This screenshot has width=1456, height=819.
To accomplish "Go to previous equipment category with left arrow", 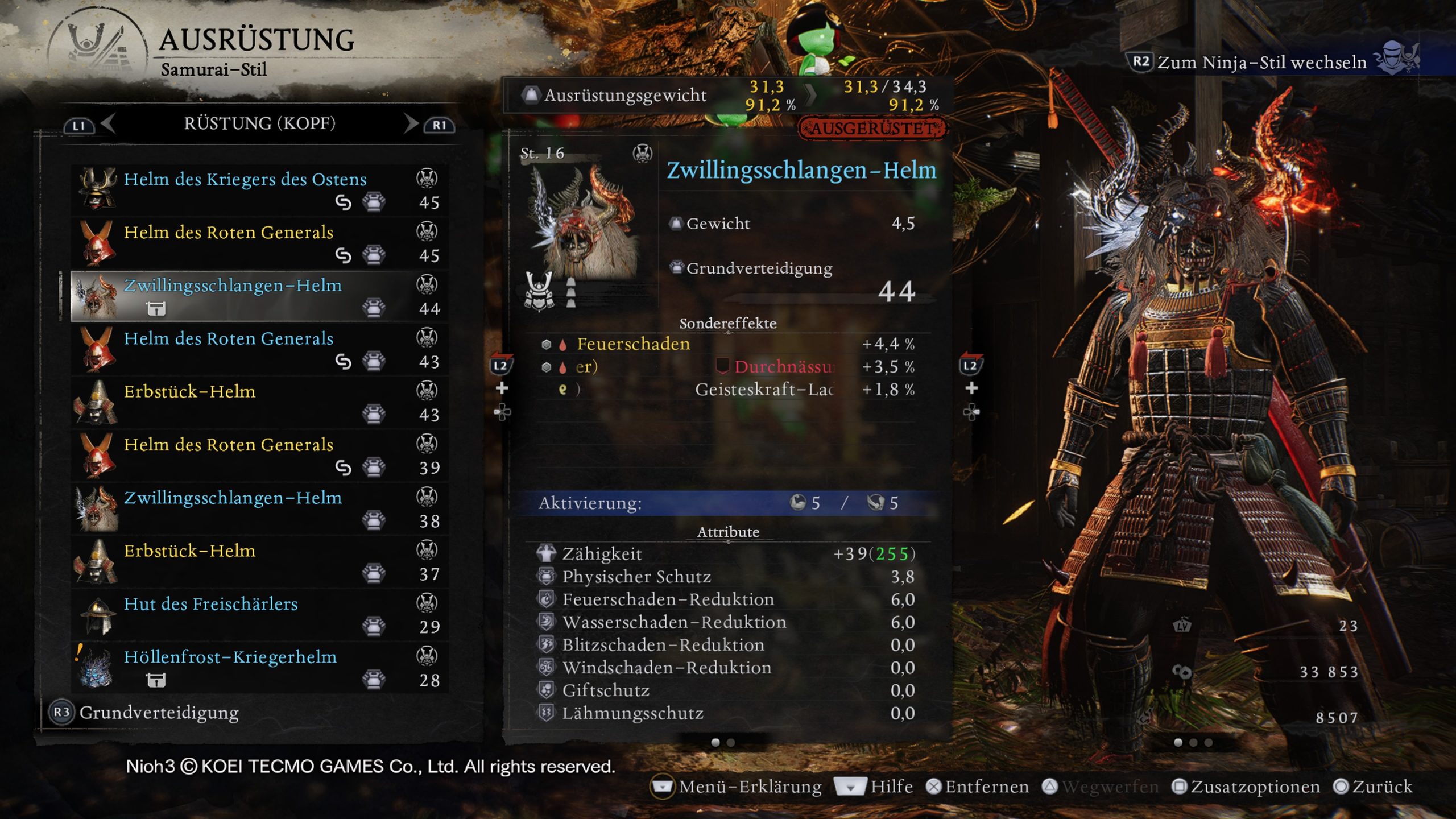I will [x=108, y=123].
